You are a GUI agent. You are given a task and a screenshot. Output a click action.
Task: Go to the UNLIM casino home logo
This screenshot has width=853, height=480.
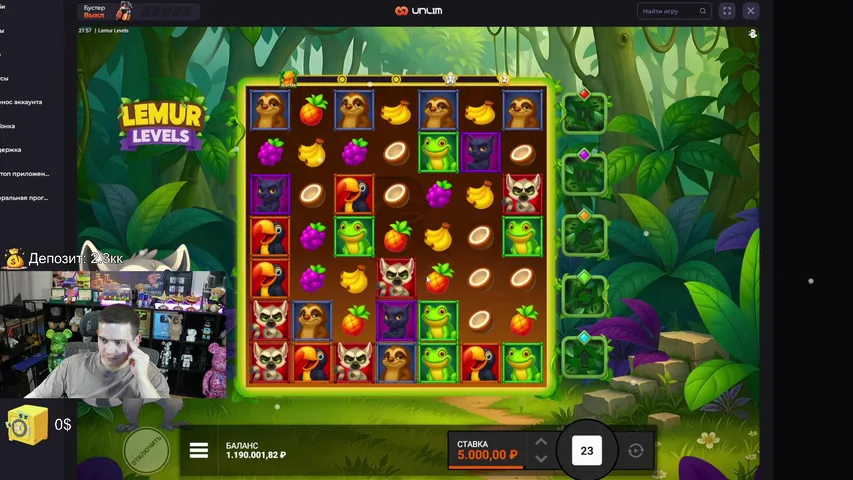coord(418,11)
